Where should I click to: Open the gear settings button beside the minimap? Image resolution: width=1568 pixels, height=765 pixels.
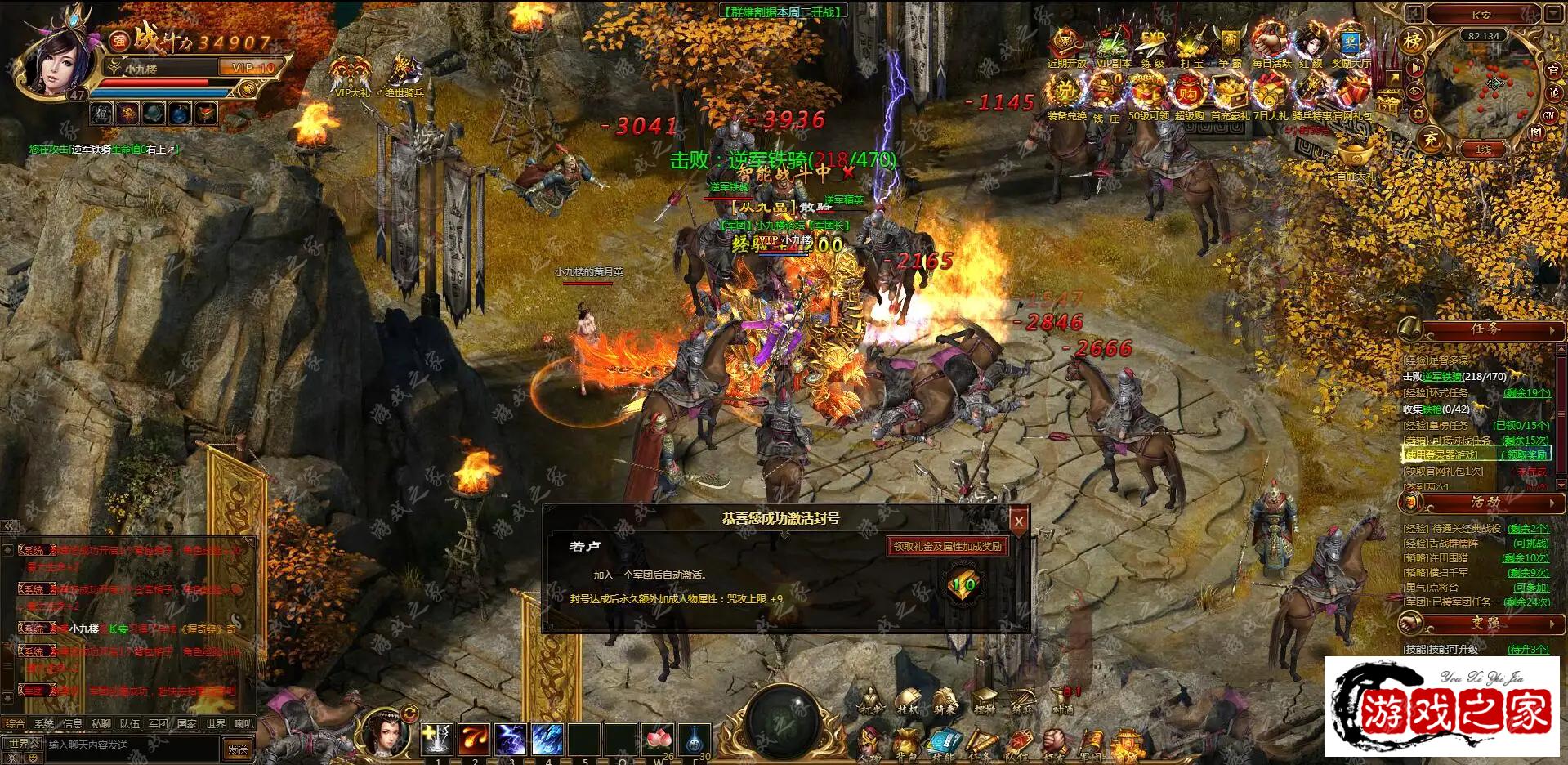1418,114
